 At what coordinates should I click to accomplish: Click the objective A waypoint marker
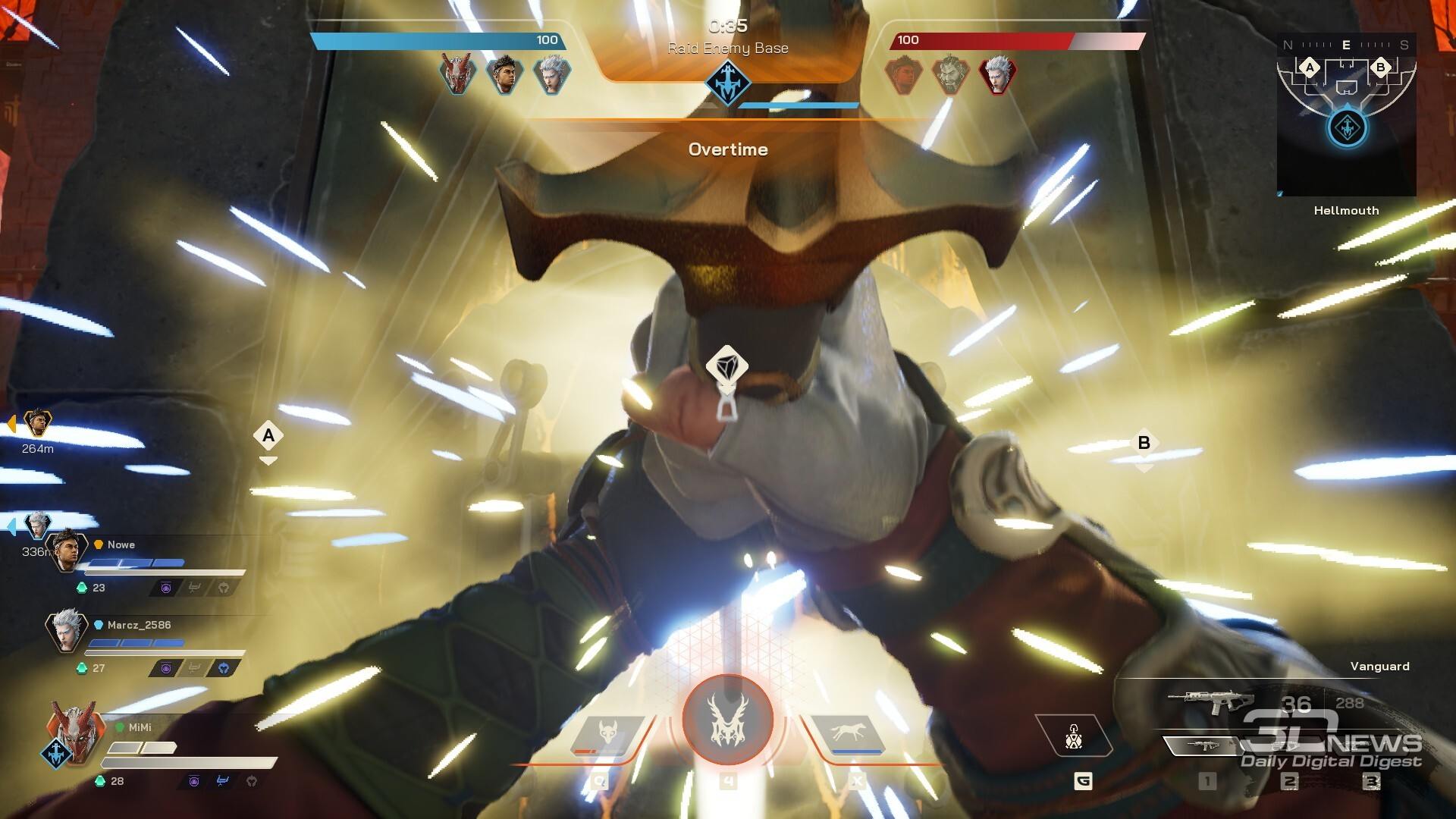[x=268, y=436]
